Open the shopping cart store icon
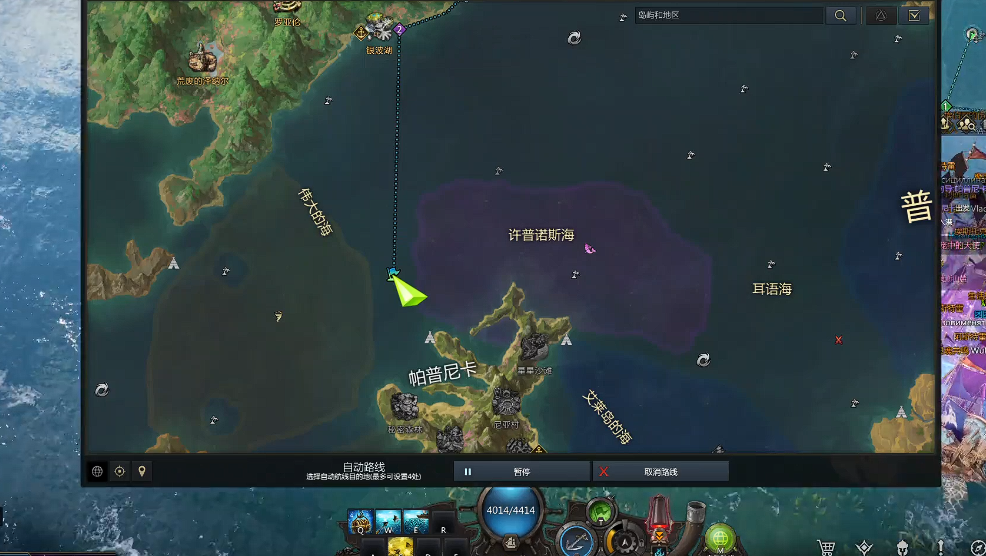 pyautogui.click(x=826, y=547)
